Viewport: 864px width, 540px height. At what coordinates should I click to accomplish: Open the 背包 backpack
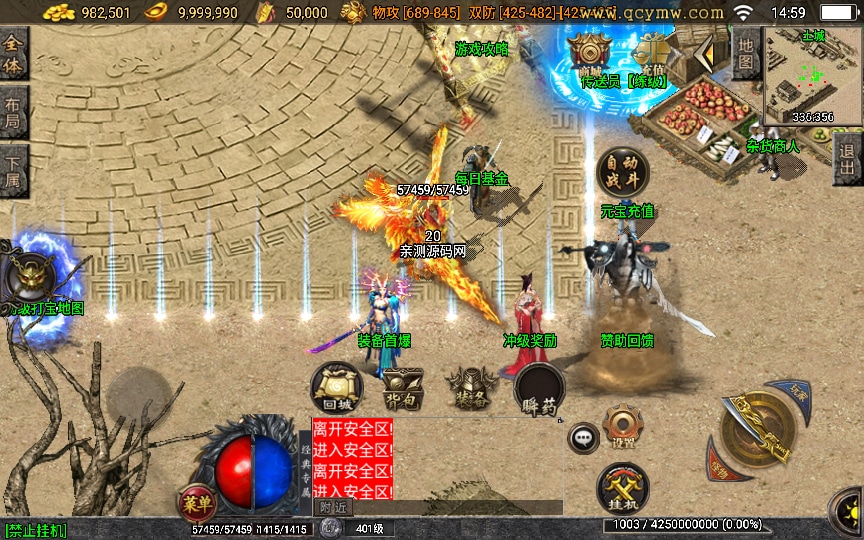403,388
